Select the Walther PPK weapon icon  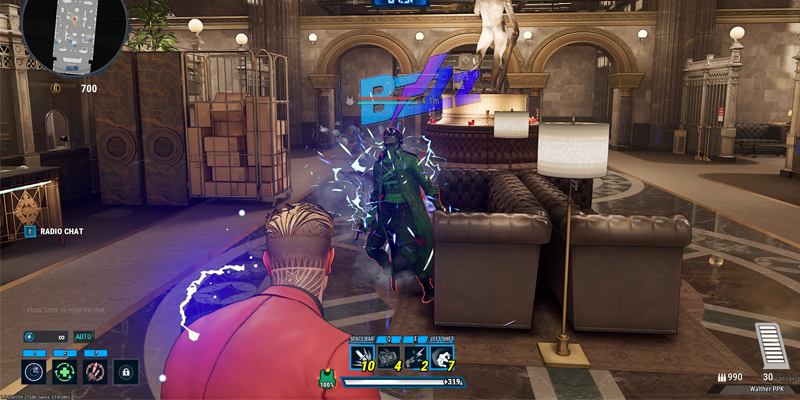click(x=767, y=346)
